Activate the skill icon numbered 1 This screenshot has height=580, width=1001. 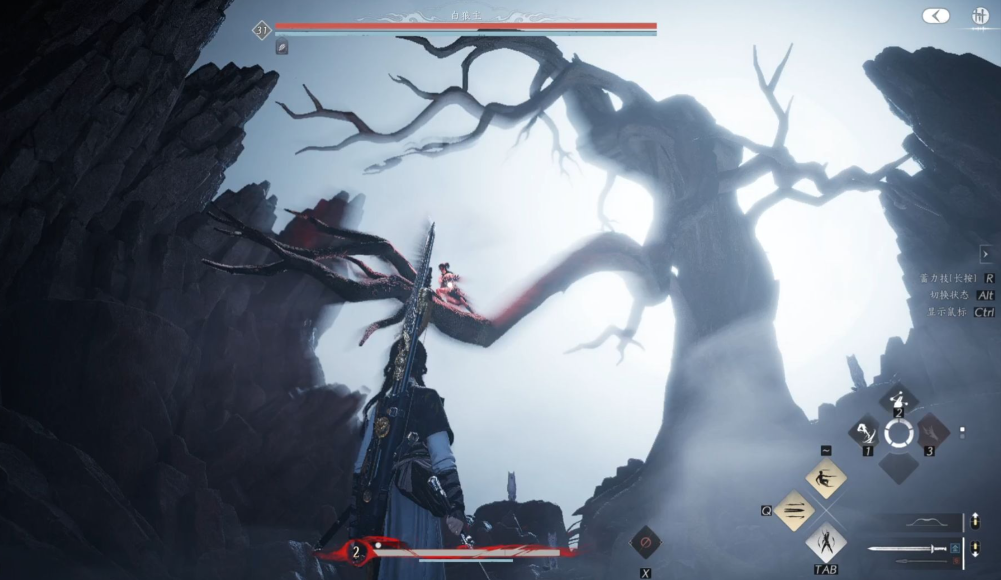863,432
